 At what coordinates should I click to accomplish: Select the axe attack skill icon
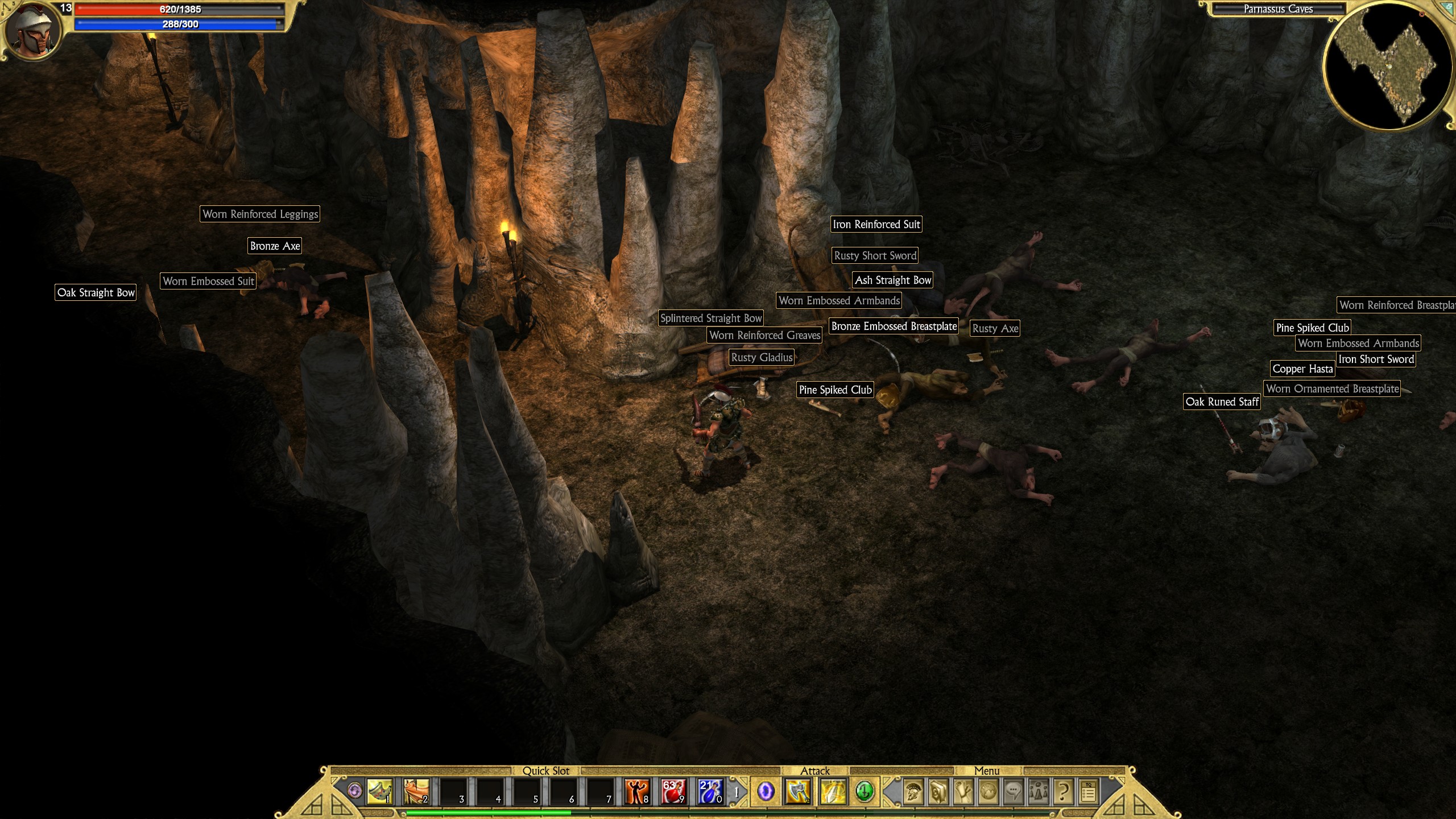[x=798, y=791]
